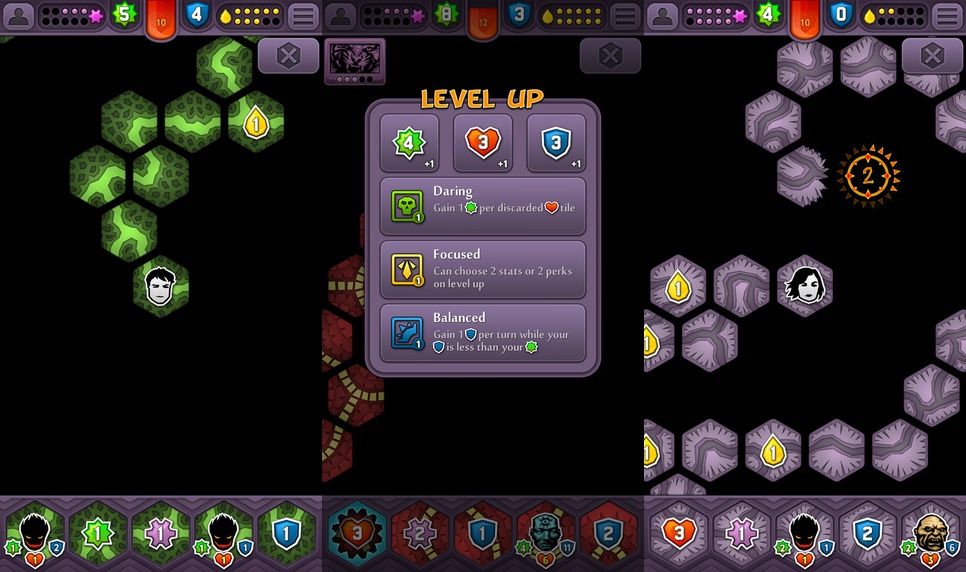Select the shield 1 tile on green background
The image size is (966, 572).
(286, 532)
